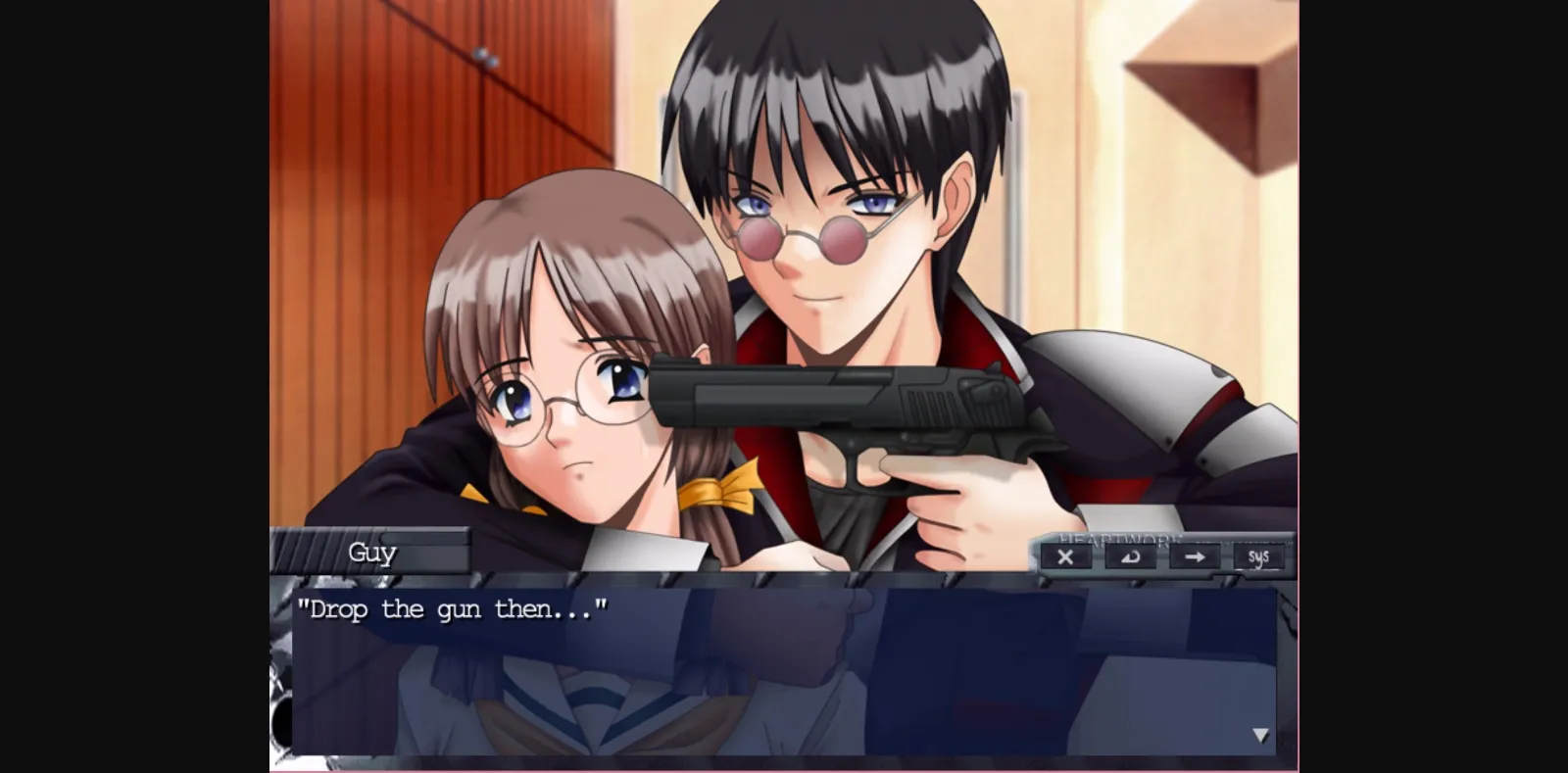Hide the message window with the X icon

tap(1065, 558)
